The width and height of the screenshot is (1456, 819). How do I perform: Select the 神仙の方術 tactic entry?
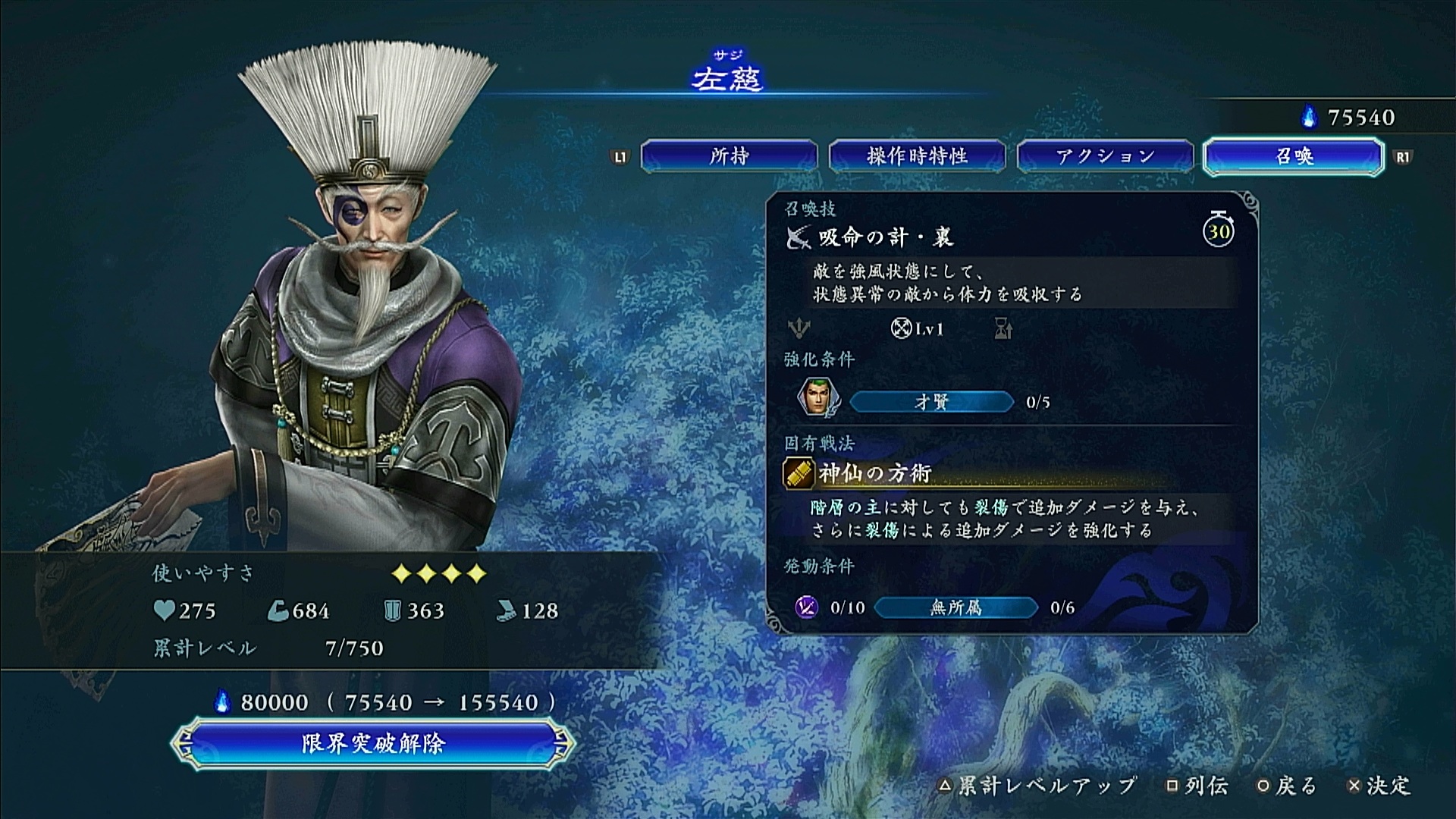(874, 474)
